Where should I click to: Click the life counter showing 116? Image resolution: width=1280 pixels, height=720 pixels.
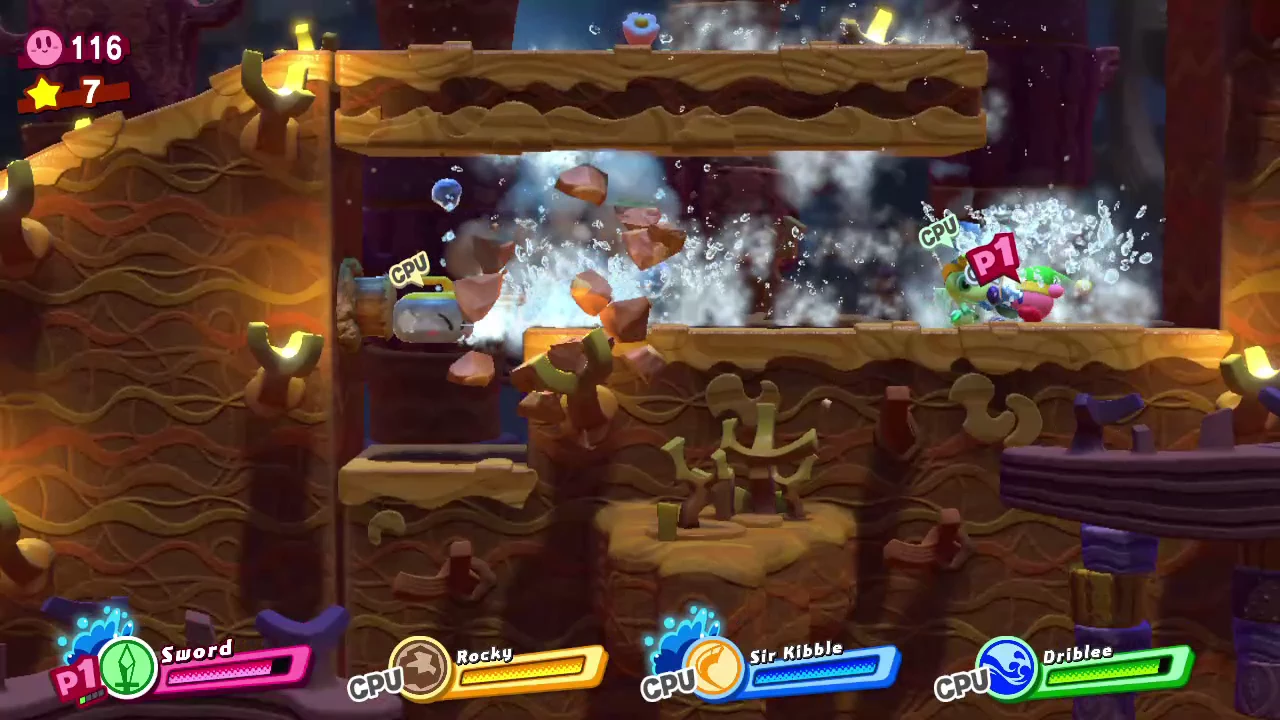click(96, 48)
